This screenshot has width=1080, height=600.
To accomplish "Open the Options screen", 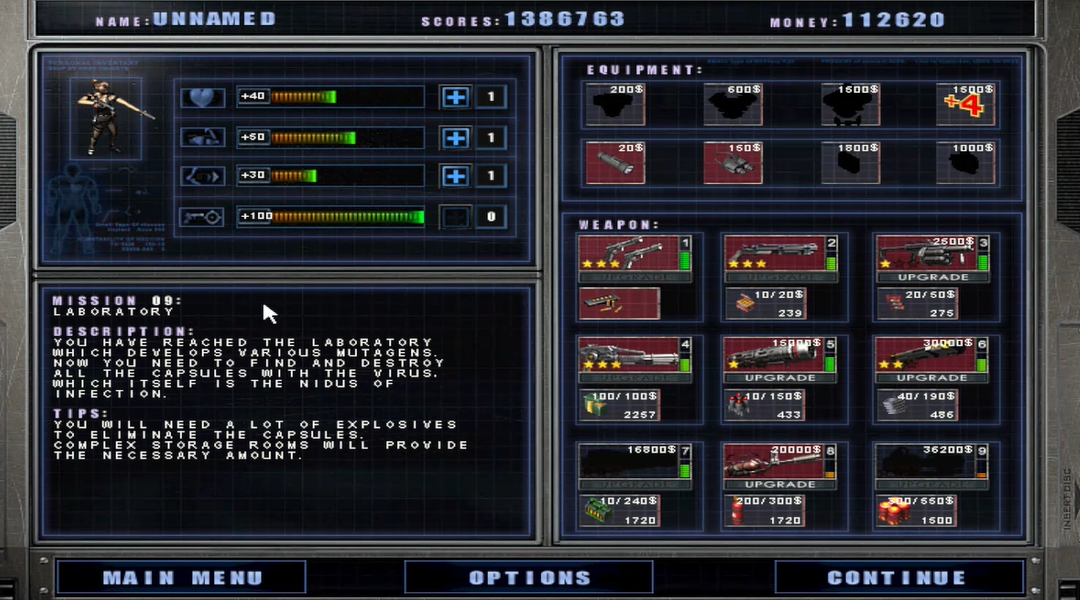I will [x=529, y=577].
